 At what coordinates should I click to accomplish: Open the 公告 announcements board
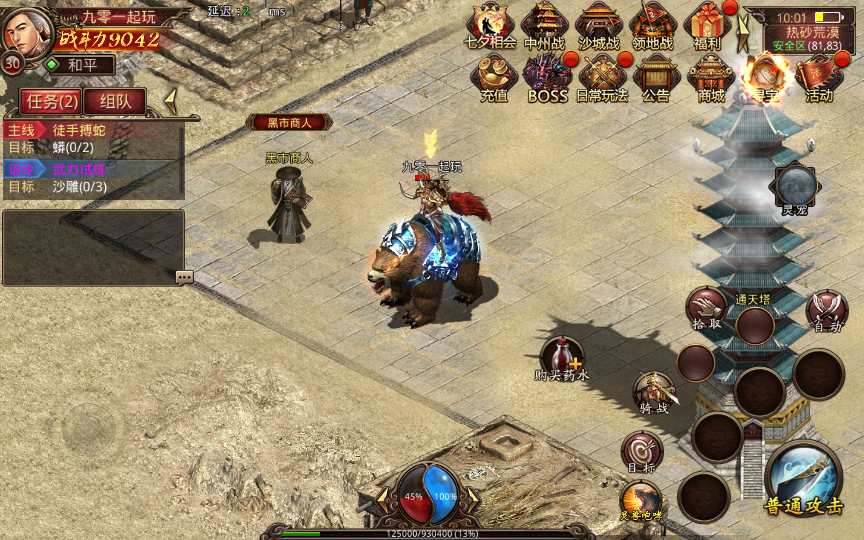656,76
